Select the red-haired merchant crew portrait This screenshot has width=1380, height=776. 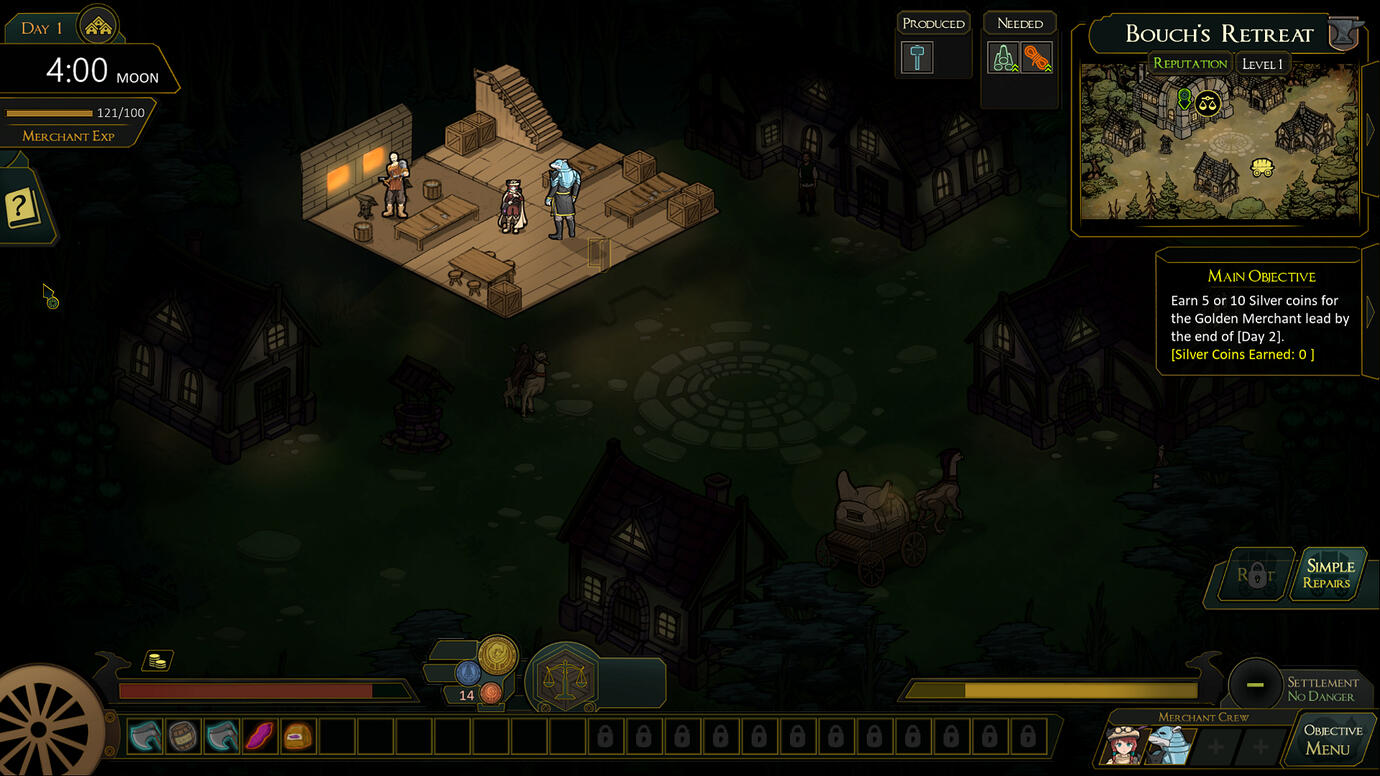tap(1125, 745)
